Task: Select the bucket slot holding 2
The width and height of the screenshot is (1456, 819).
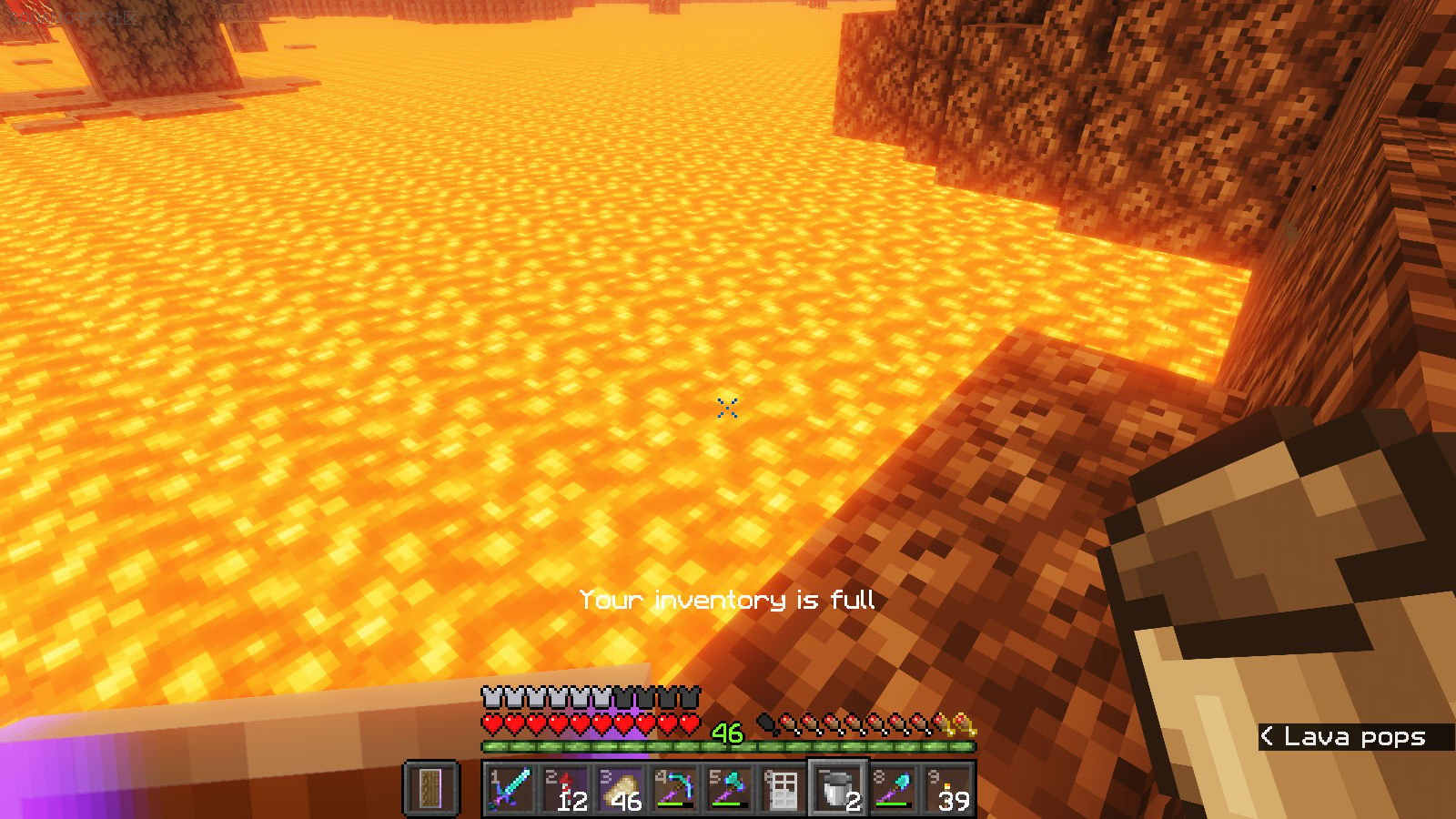Action: (838, 788)
